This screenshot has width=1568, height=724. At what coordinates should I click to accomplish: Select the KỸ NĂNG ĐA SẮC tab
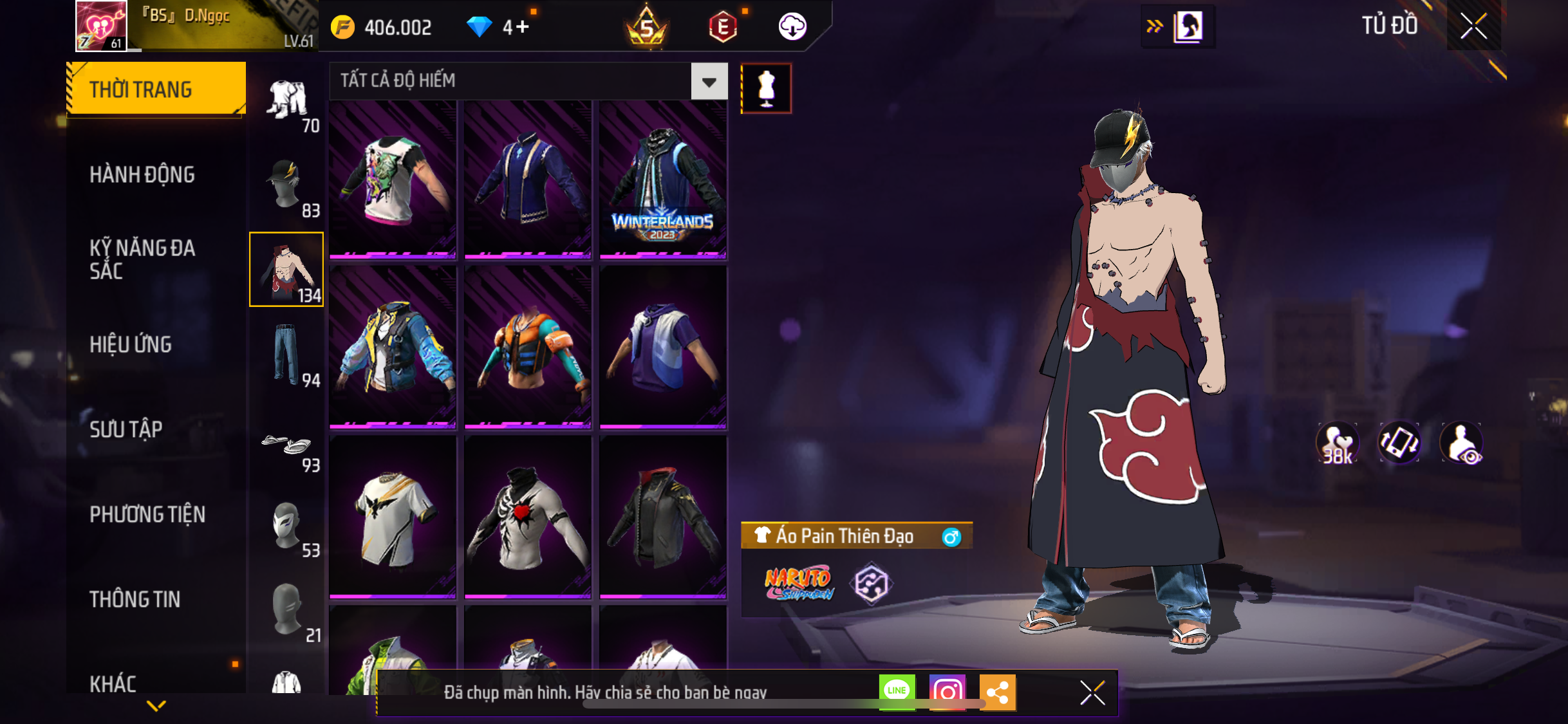[142, 259]
